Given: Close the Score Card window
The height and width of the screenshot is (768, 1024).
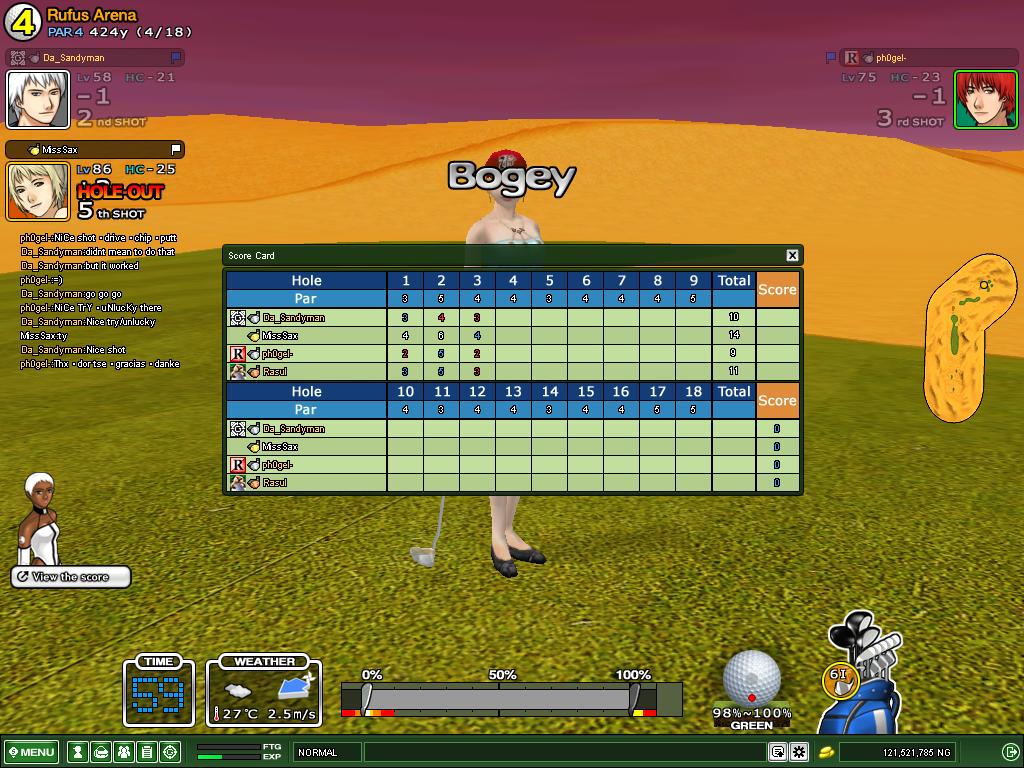Looking at the screenshot, I should pos(792,255).
